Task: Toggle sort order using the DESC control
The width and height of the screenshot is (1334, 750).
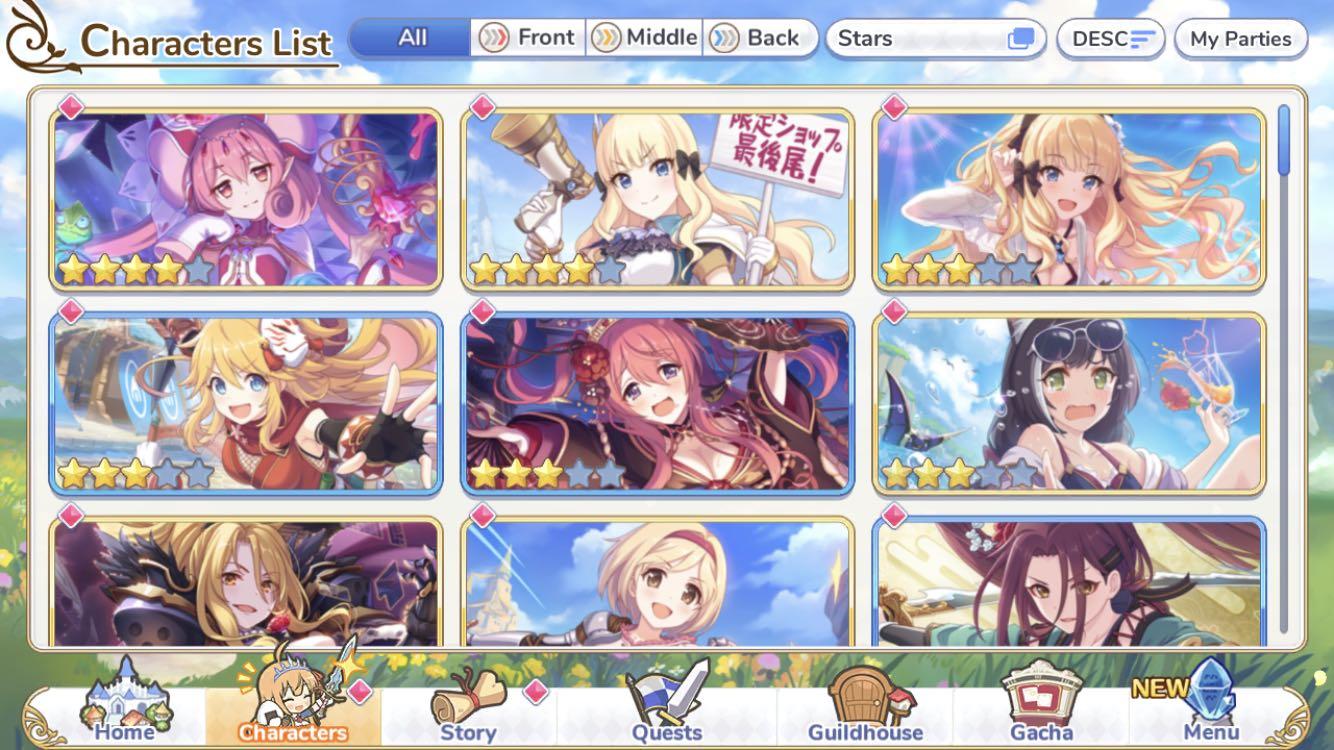Action: (x=1110, y=38)
